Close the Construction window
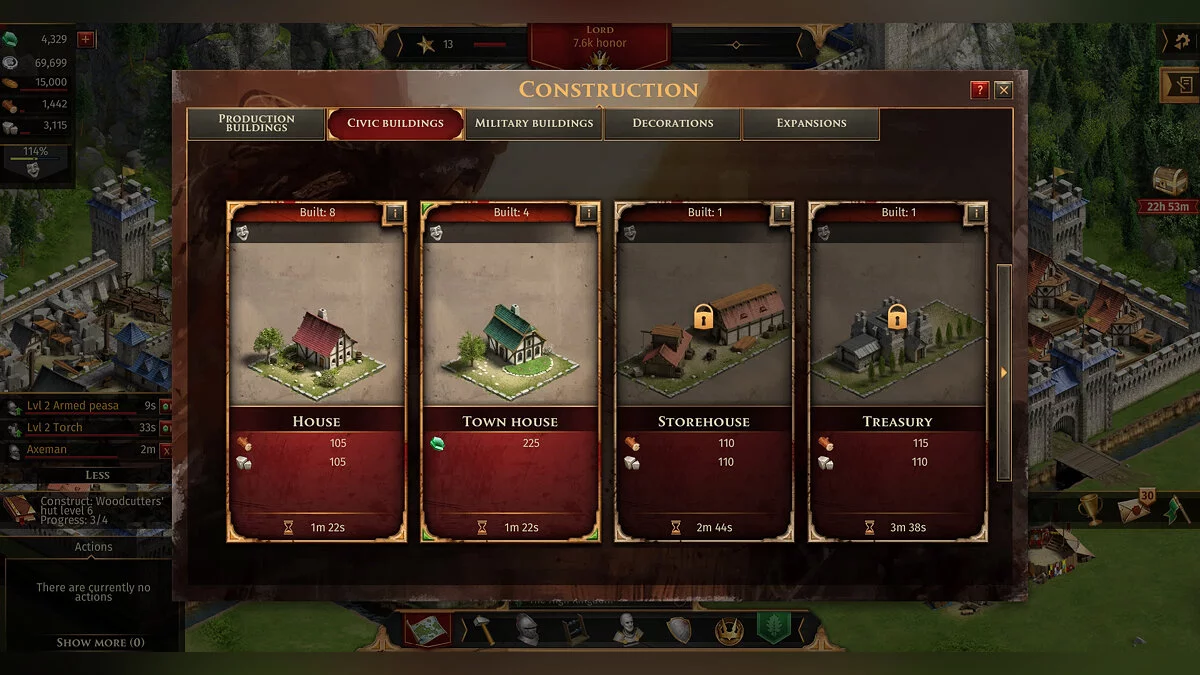The image size is (1200, 675). 1003,90
